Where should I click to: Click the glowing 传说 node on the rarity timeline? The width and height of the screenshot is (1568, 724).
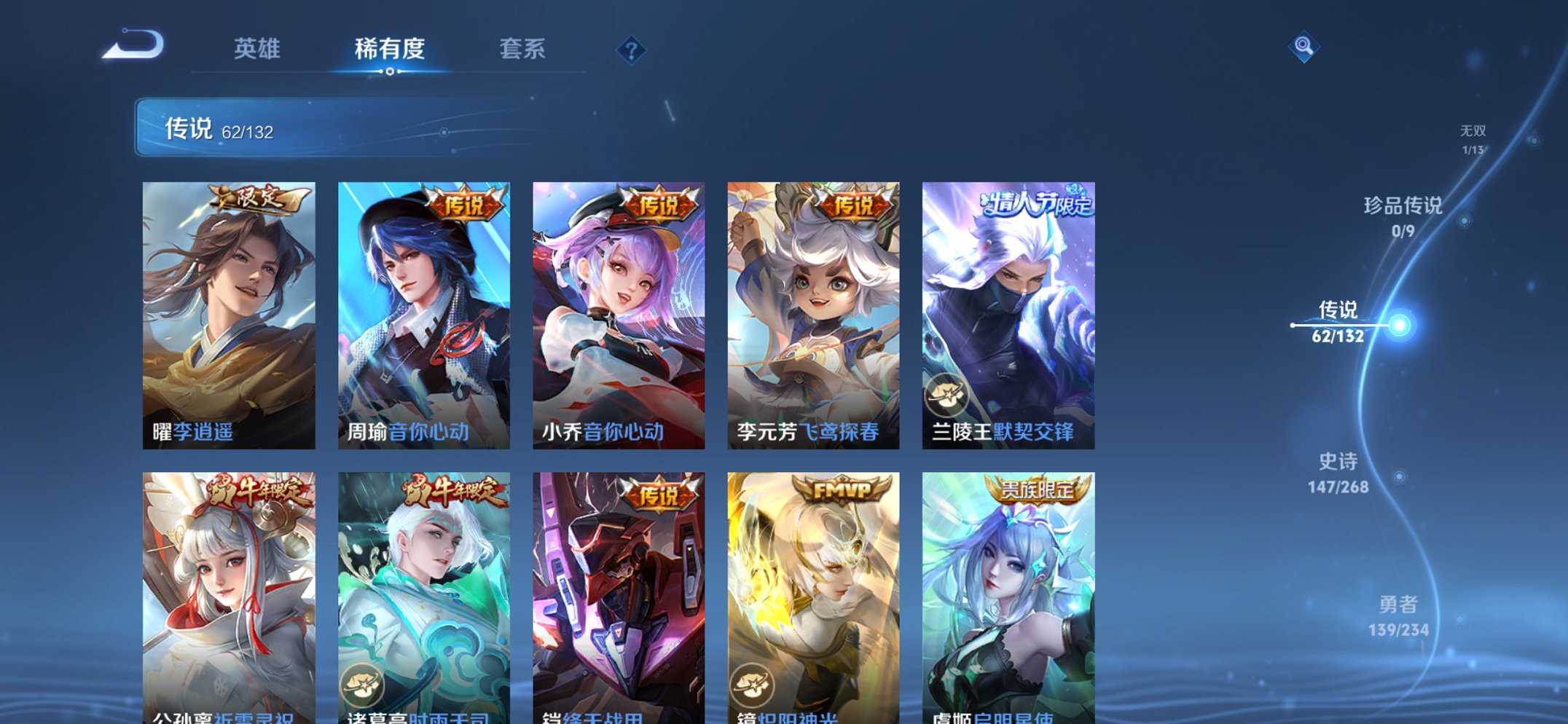1398,326
